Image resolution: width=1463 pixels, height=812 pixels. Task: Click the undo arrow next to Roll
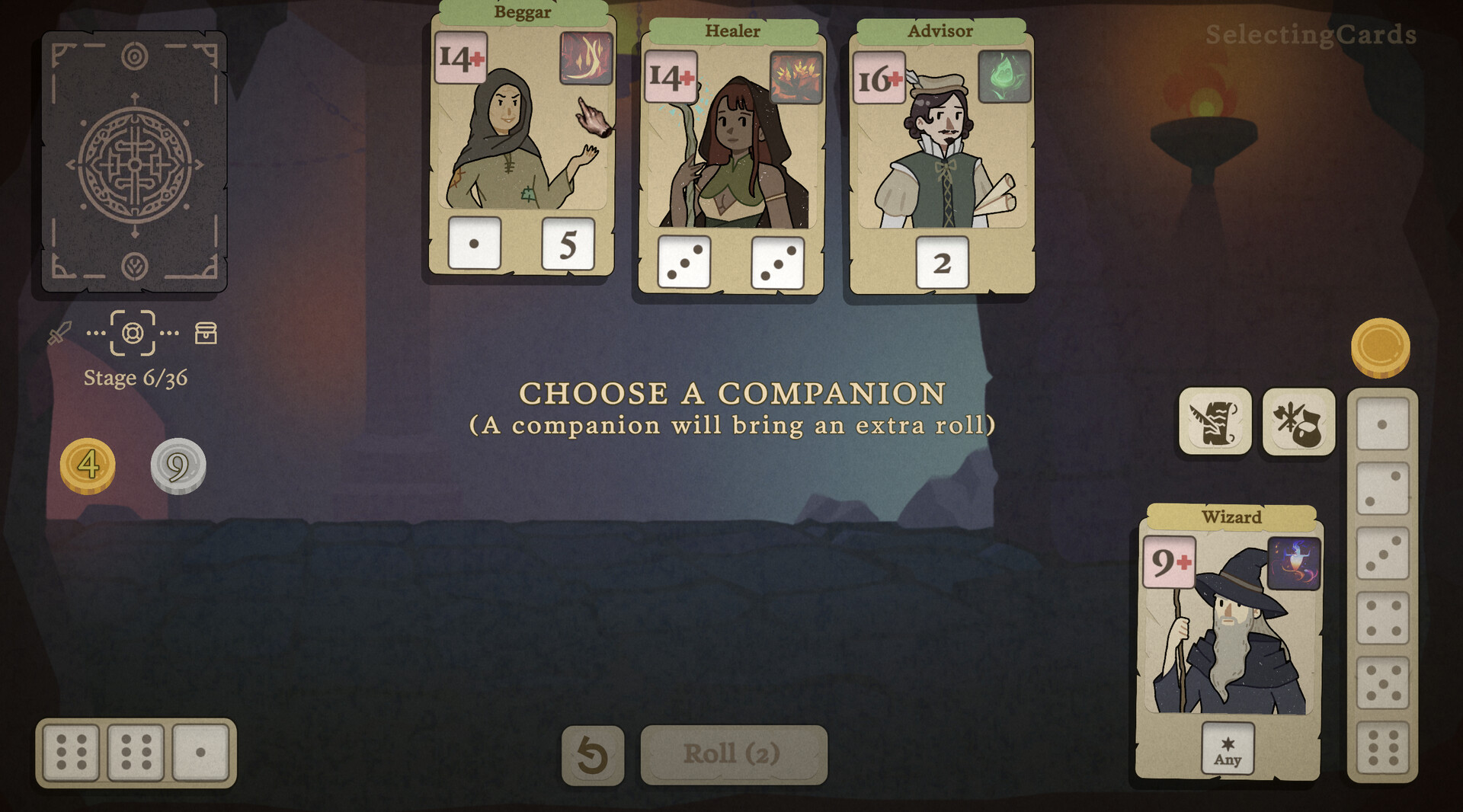[593, 753]
